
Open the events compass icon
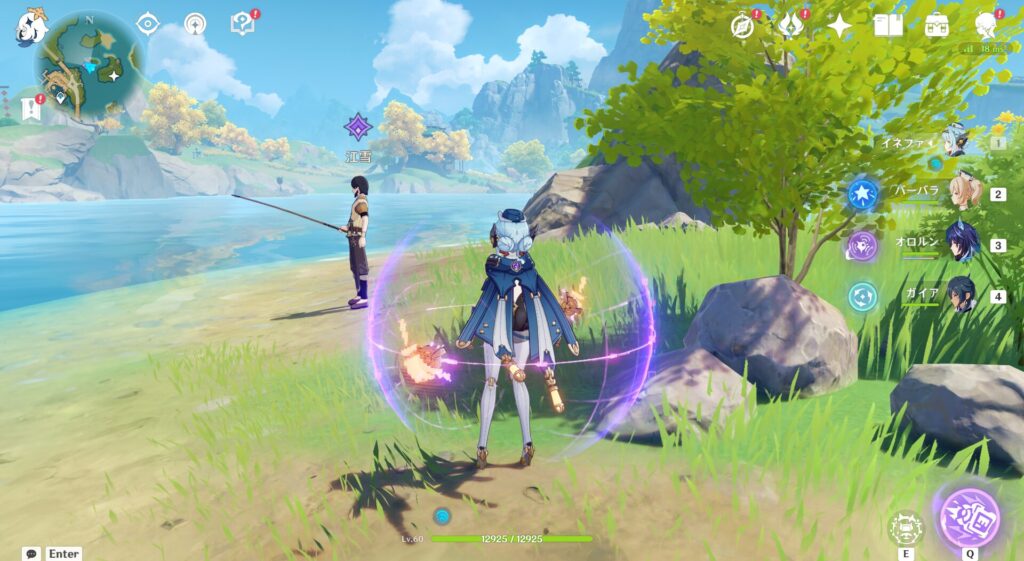743,26
